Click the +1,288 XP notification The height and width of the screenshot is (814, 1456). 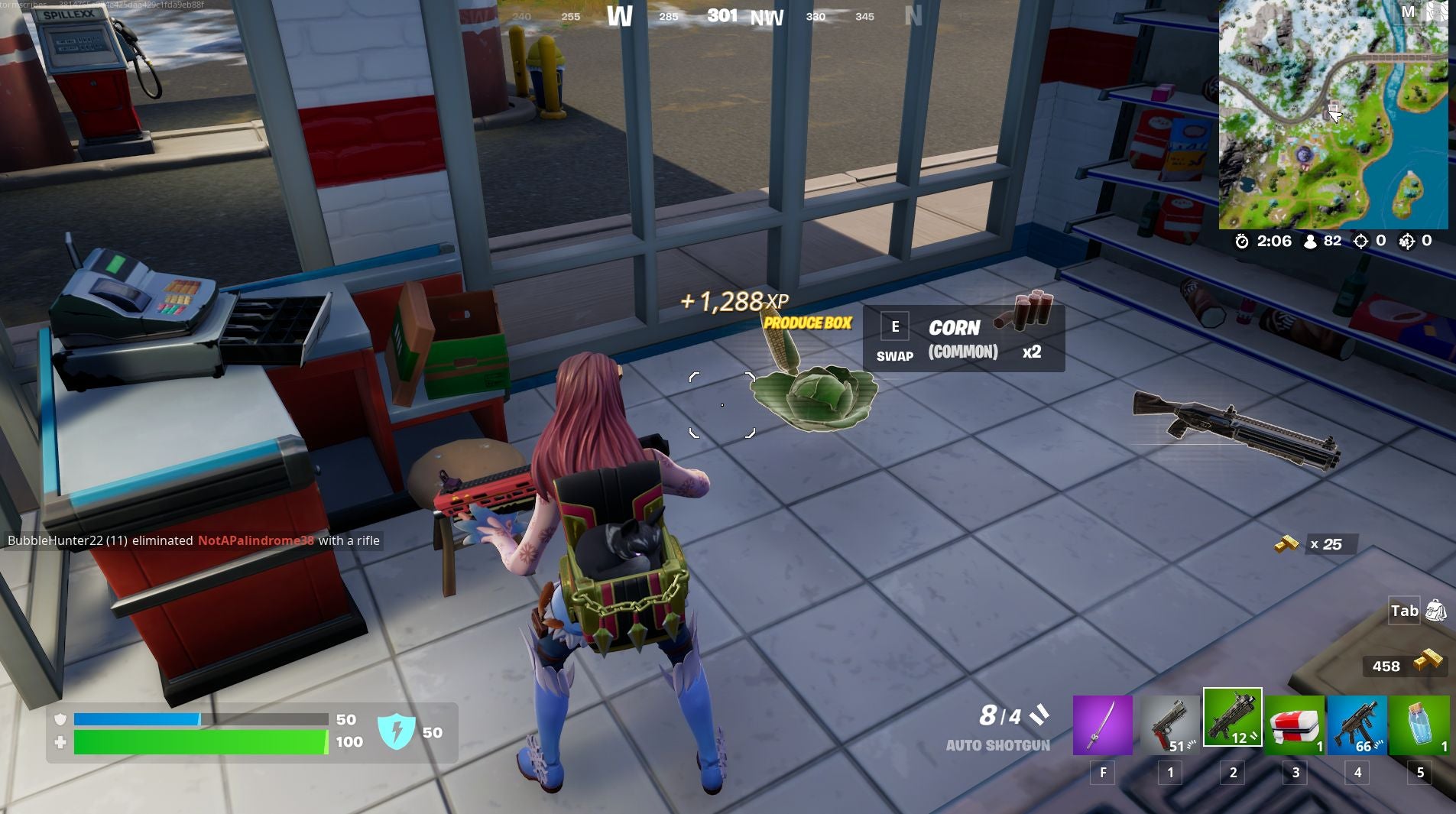(x=734, y=301)
